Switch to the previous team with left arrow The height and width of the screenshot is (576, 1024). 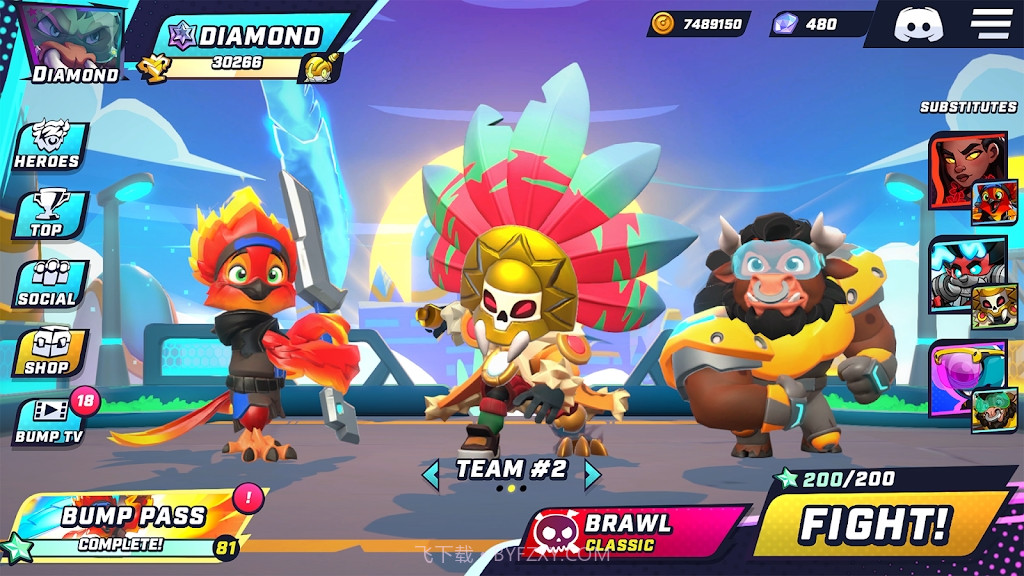[431, 473]
